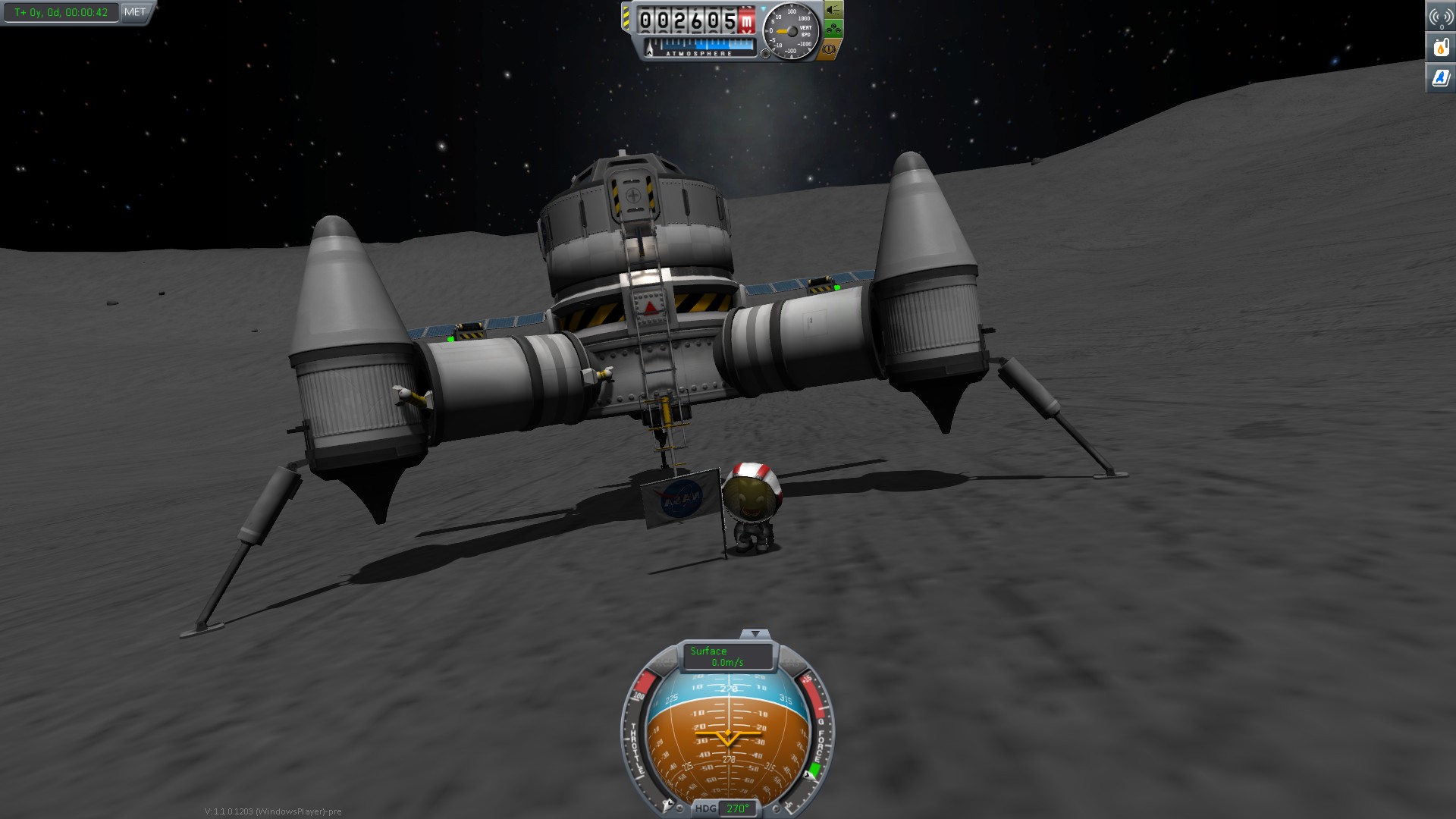Toggle the brakes button
Viewport: 1456px width, 819px height.
[x=830, y=49]
